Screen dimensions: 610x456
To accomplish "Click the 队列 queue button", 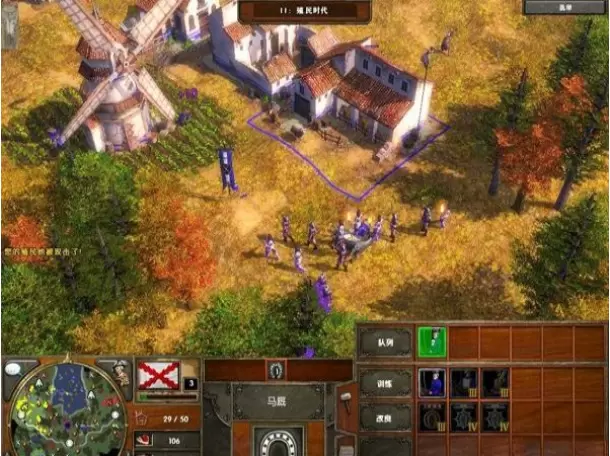I will (x=385, y=342).
